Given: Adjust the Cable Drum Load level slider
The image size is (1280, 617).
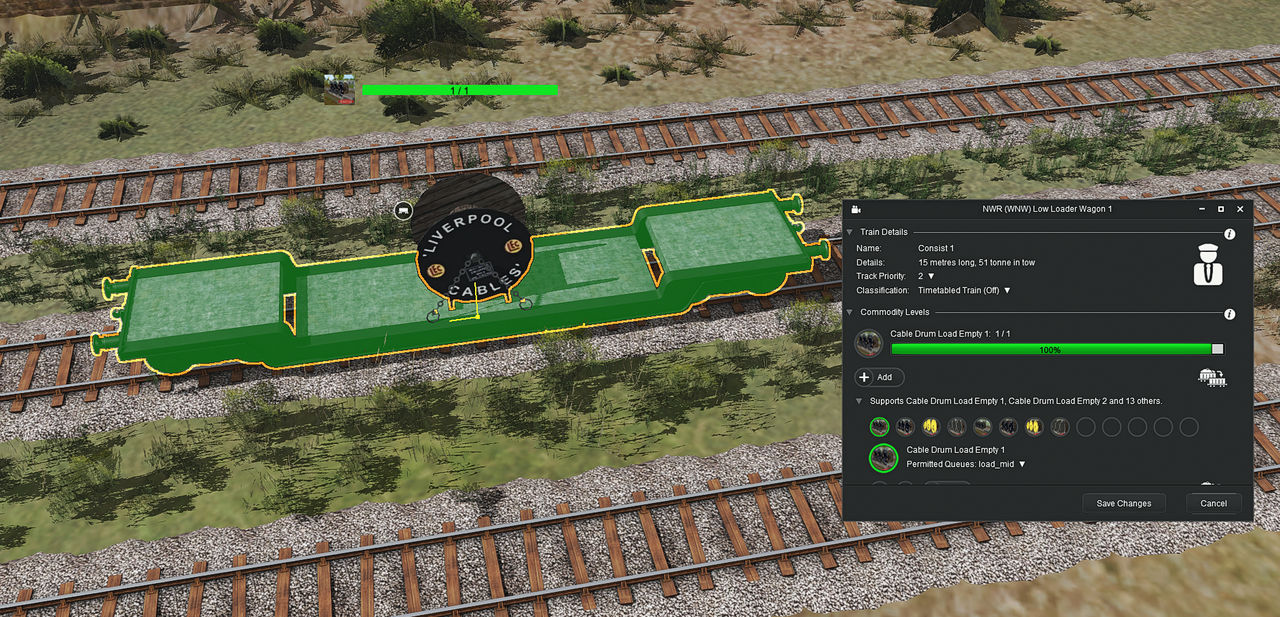Looking at the screenshot, I should tap(1217, 349).
